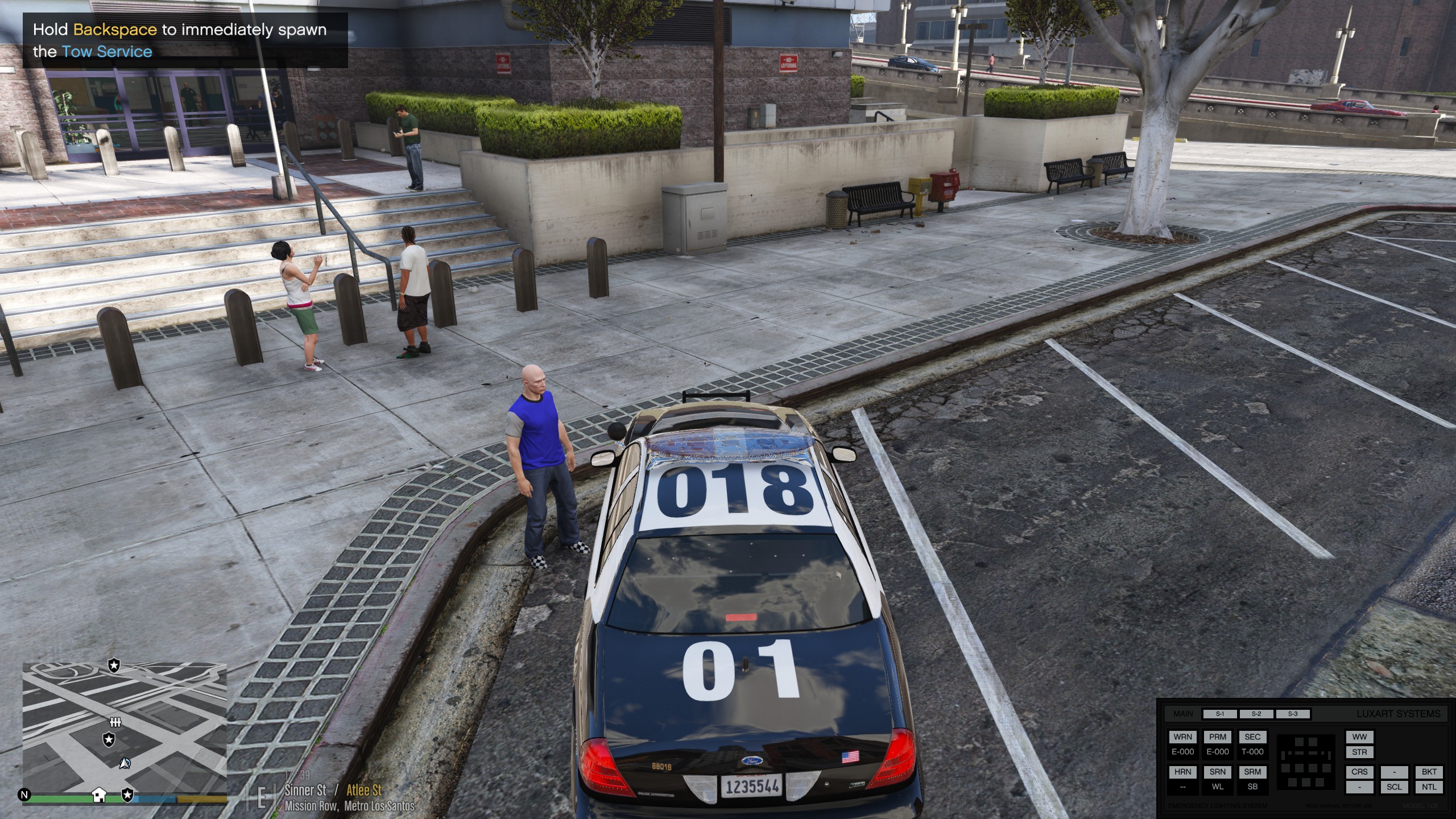Click the player arrow on the minimap
1456x819 pixels.
click(x=125, y=763)
